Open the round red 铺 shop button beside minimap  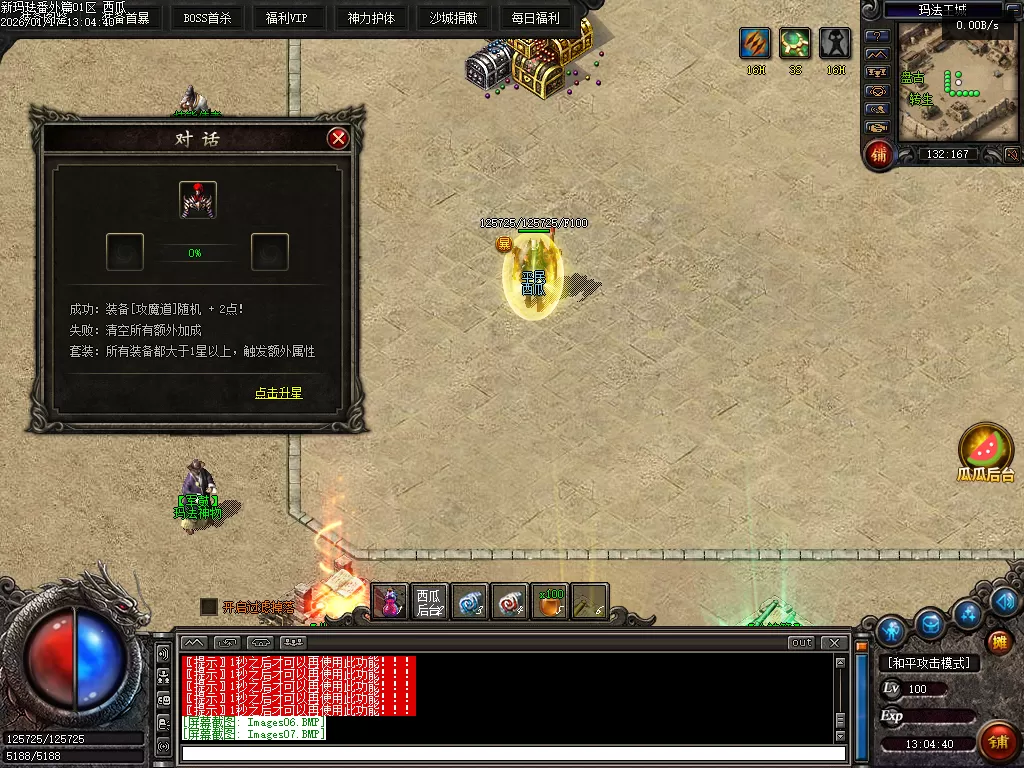point(879,153)
